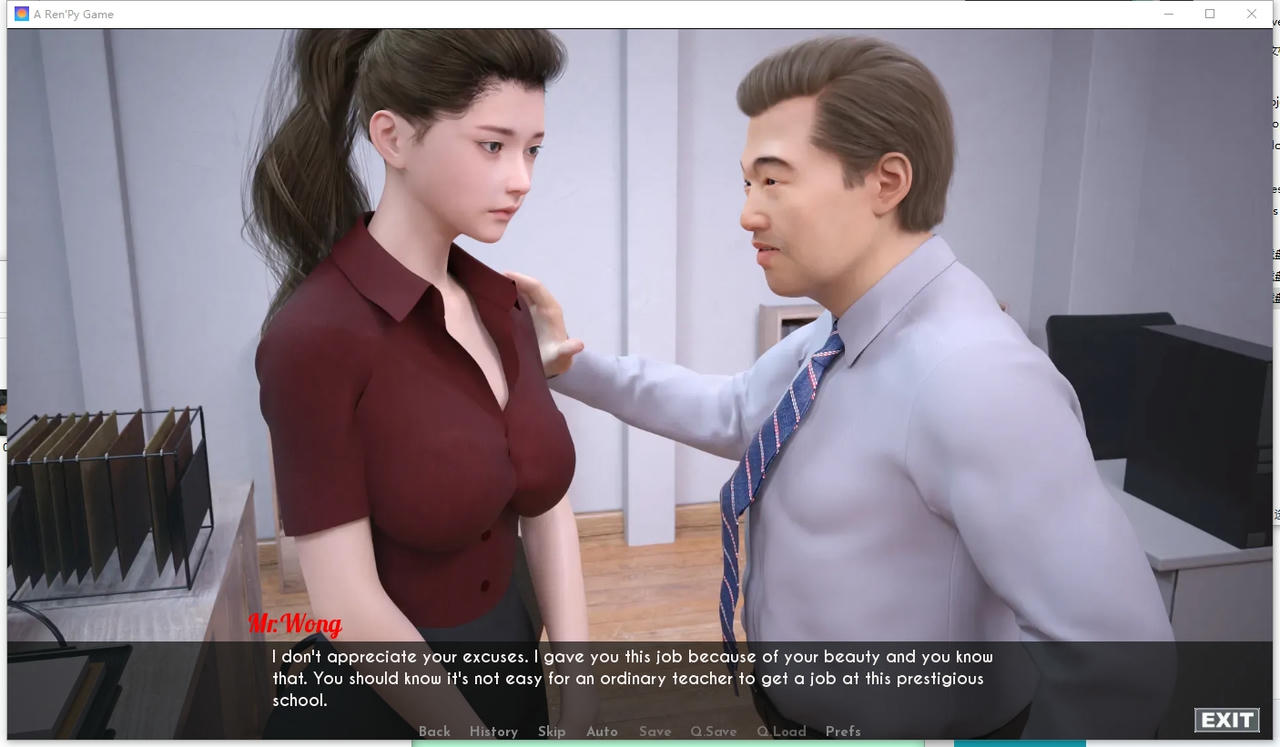Click Back to rewind the dialogue
Viewport: 1280px width, 747px height.
434,731
